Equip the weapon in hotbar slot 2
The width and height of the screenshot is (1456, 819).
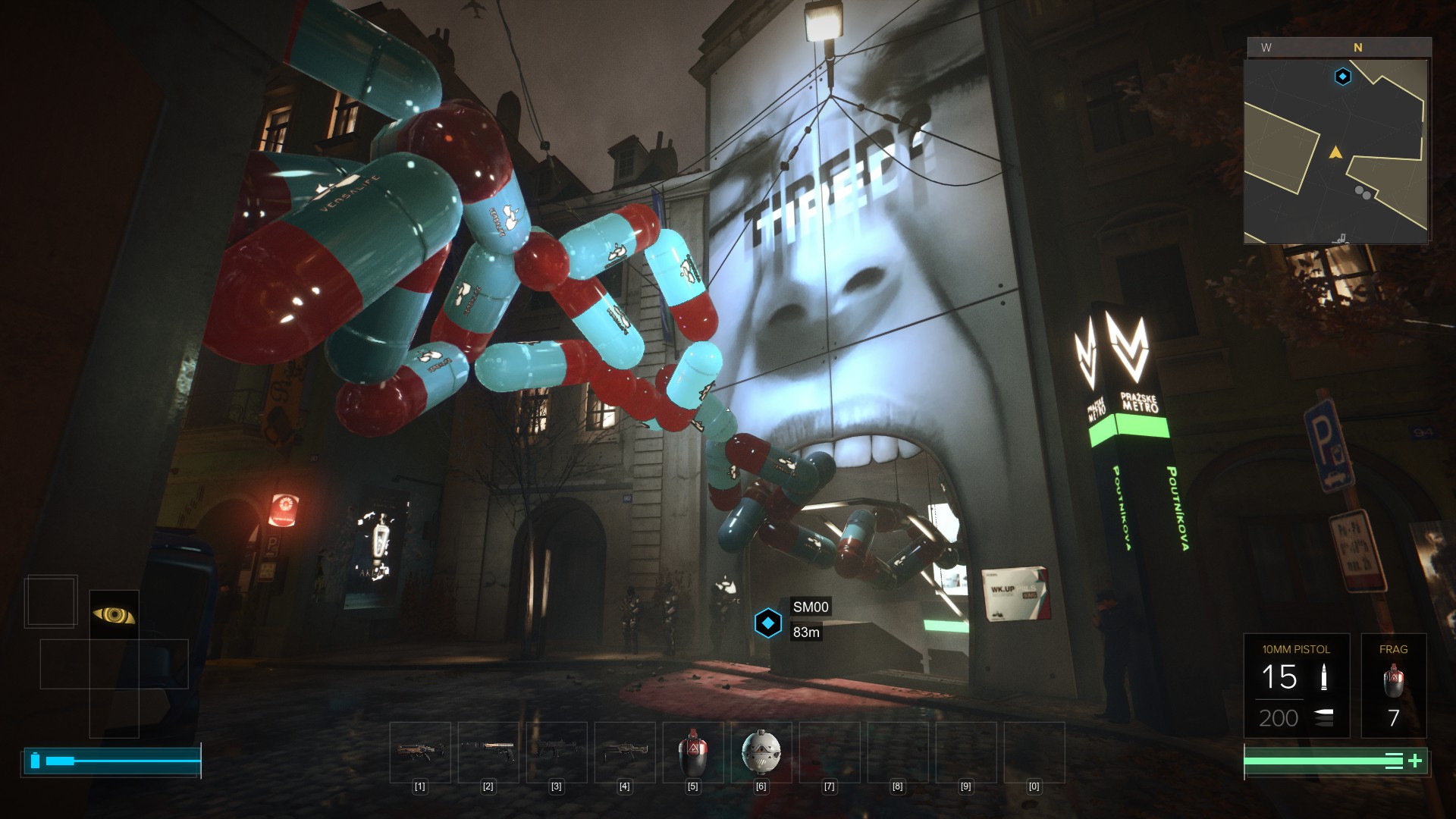click(x=488, y=752)
